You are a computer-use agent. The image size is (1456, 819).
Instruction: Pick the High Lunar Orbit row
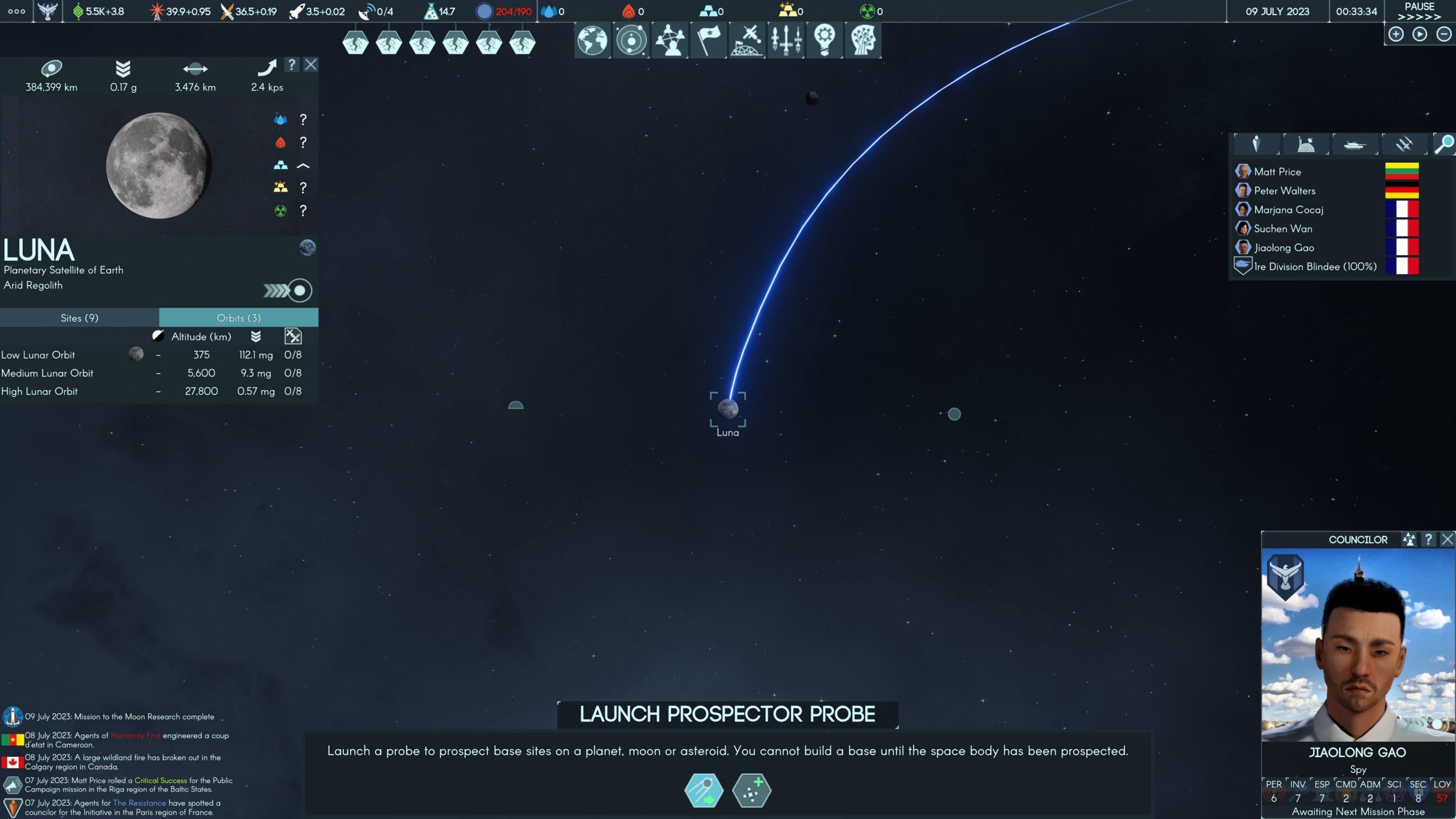point(39,391)
